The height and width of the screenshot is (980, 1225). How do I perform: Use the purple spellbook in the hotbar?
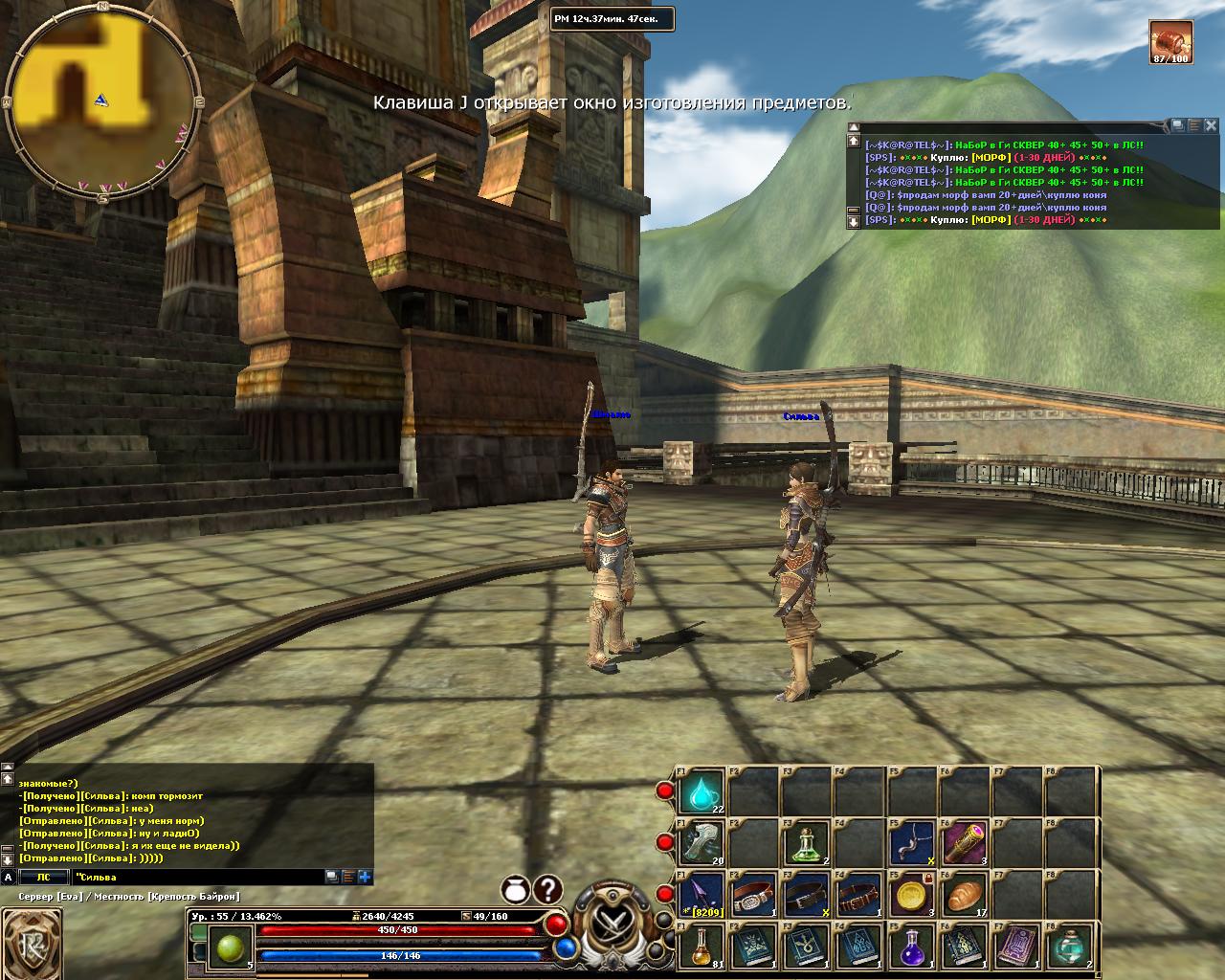click(x=1015, y=947)
